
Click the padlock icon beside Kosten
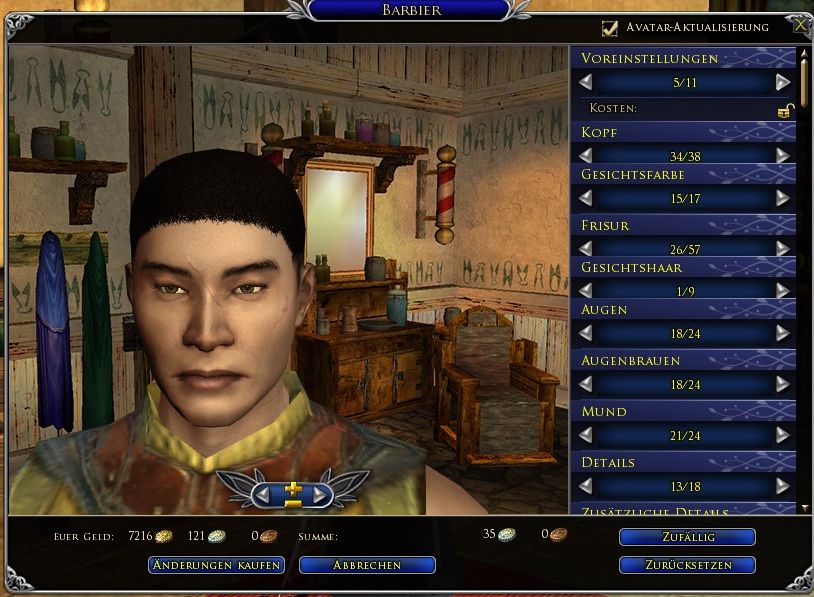coord(786,109)
